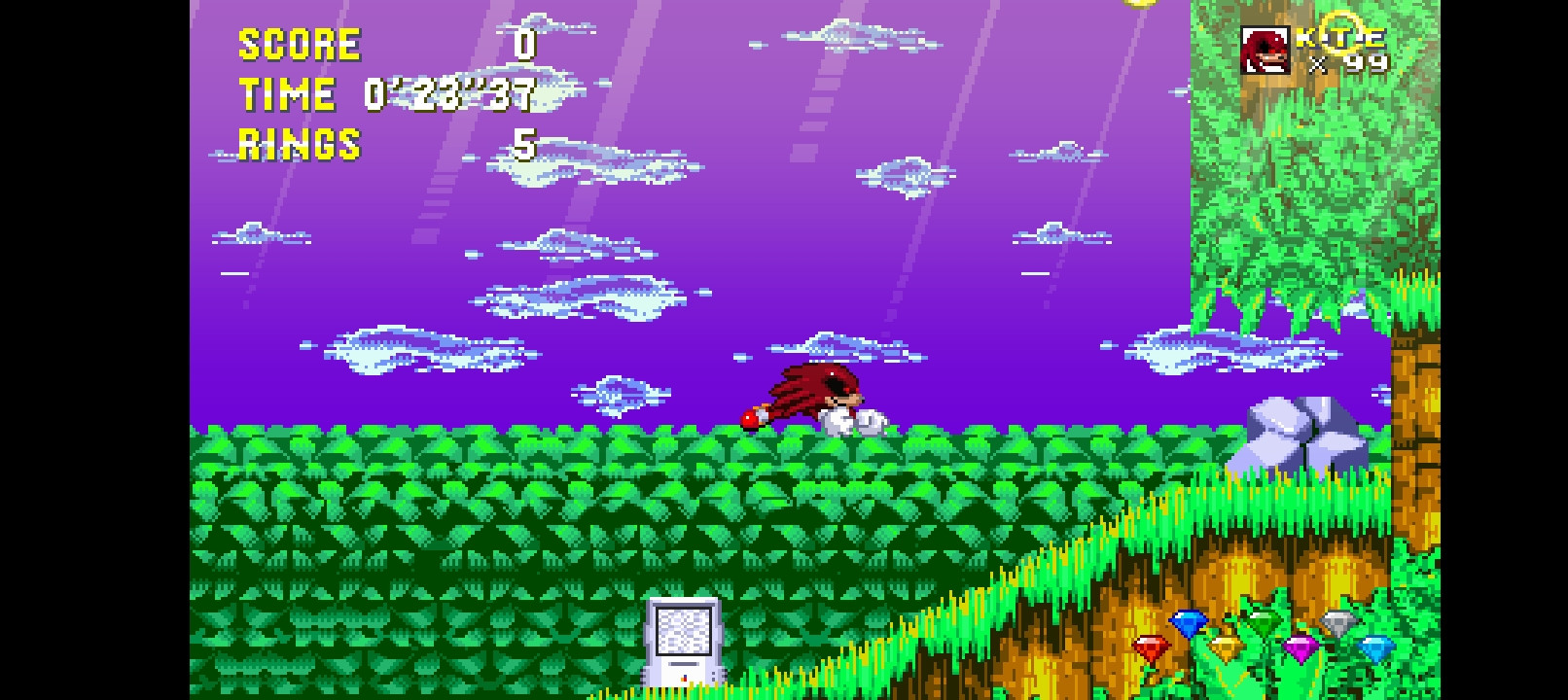Click the green Chaos Emerald
Screen dimensions: 1568x700
(1264, 622)
